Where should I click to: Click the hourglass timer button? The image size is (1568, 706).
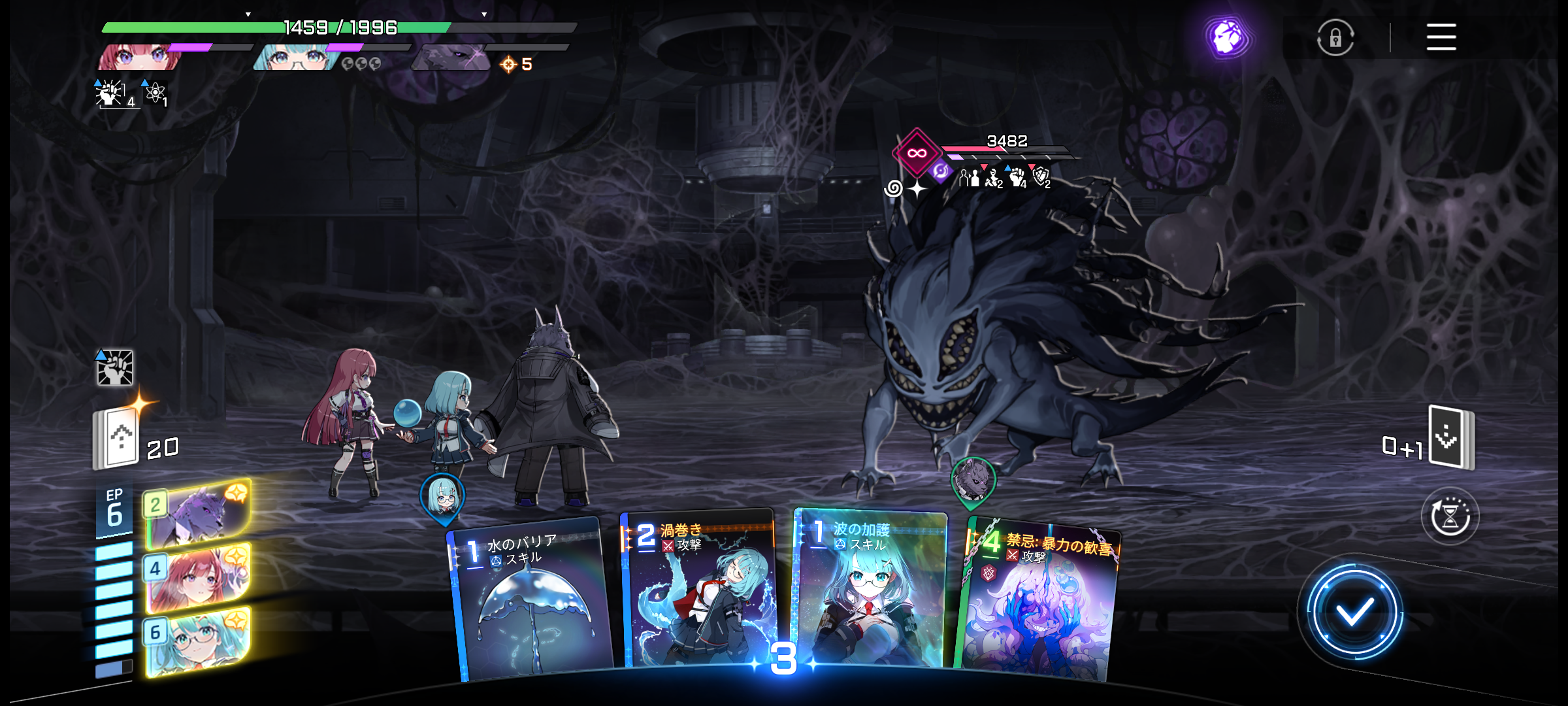(1450, 516)
